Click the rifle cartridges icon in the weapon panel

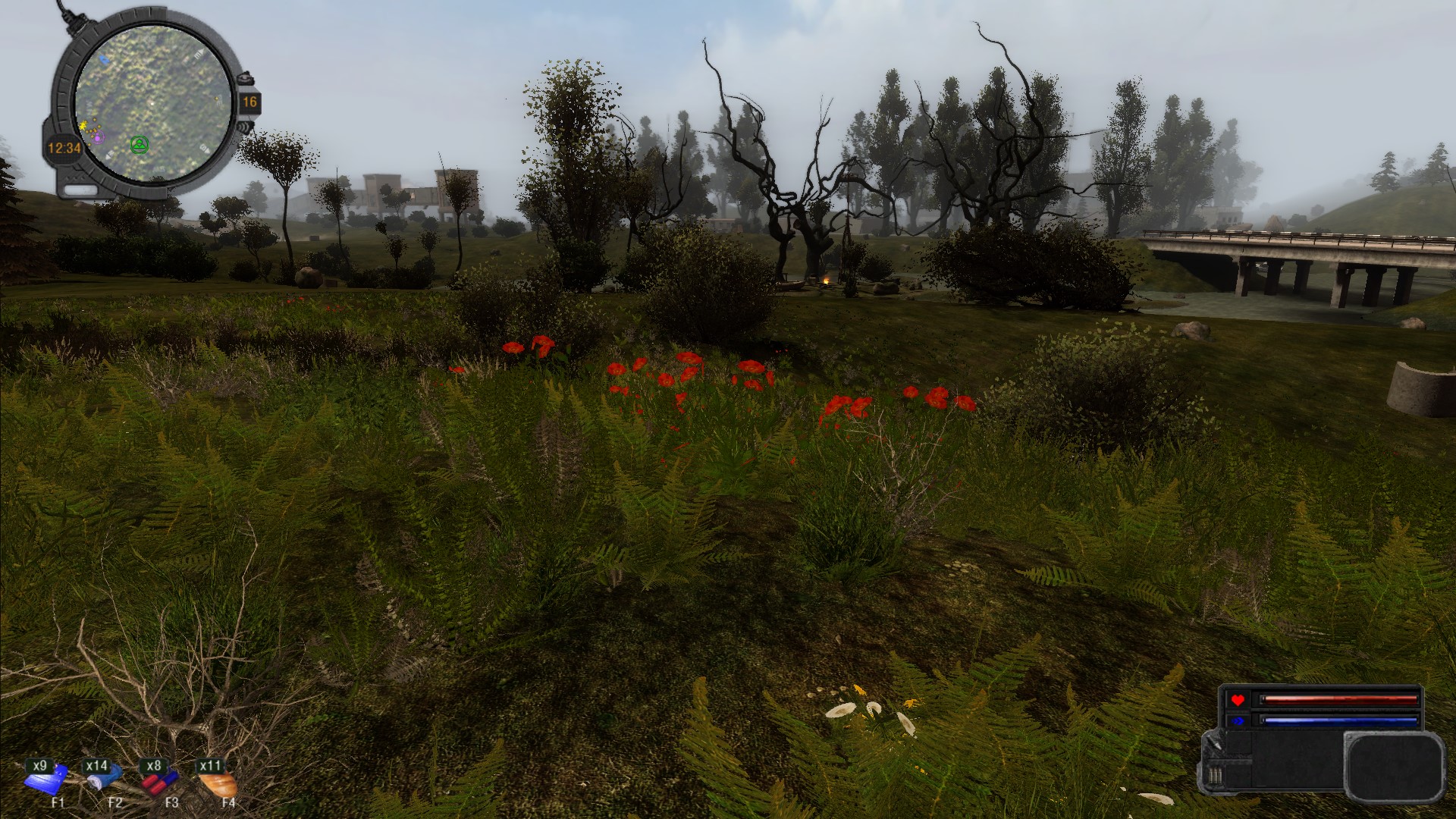click(x=1215, y=774)
